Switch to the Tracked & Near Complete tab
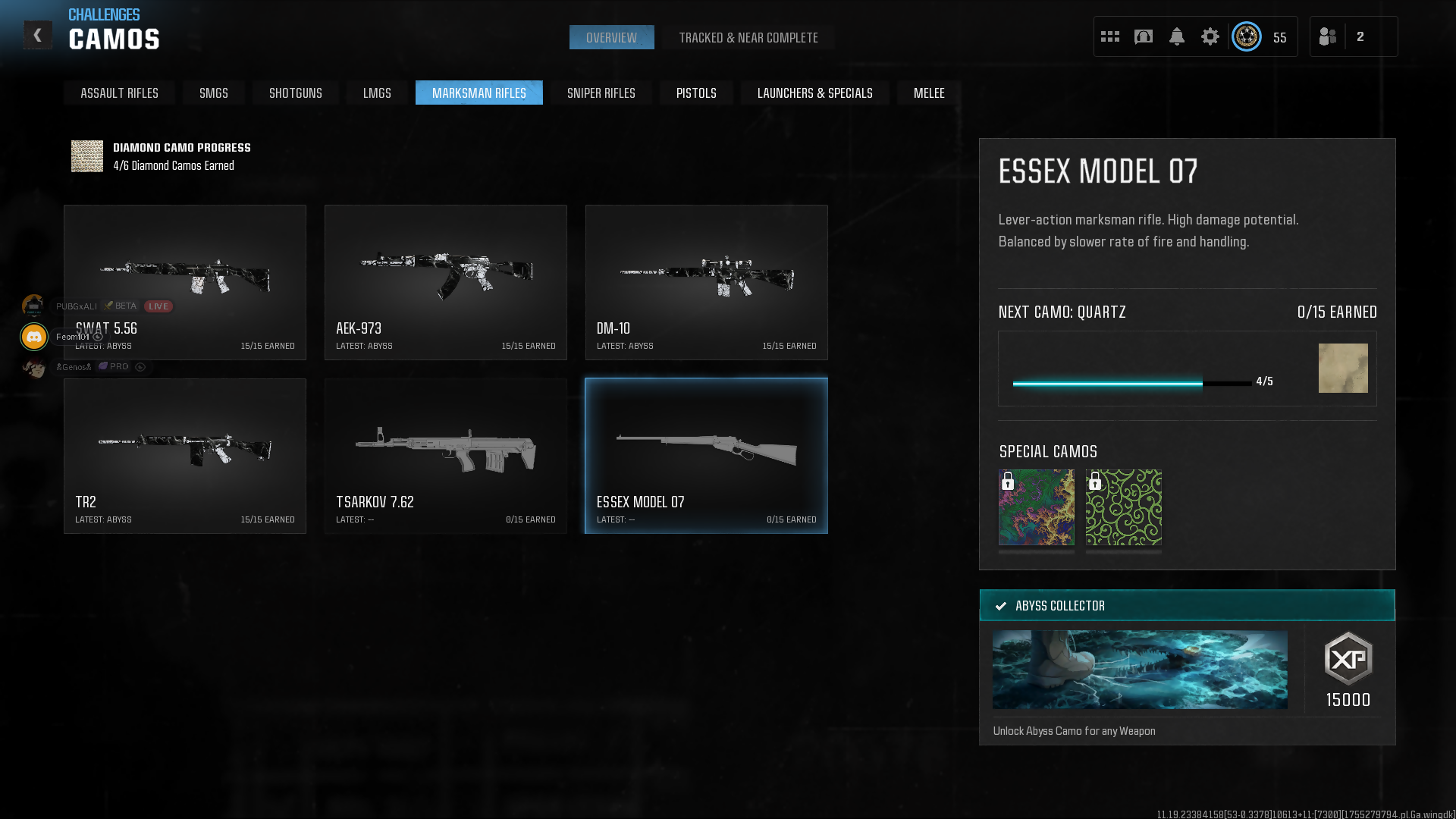Viewport: 1456px width, 819px height. [x=748, y=38]
